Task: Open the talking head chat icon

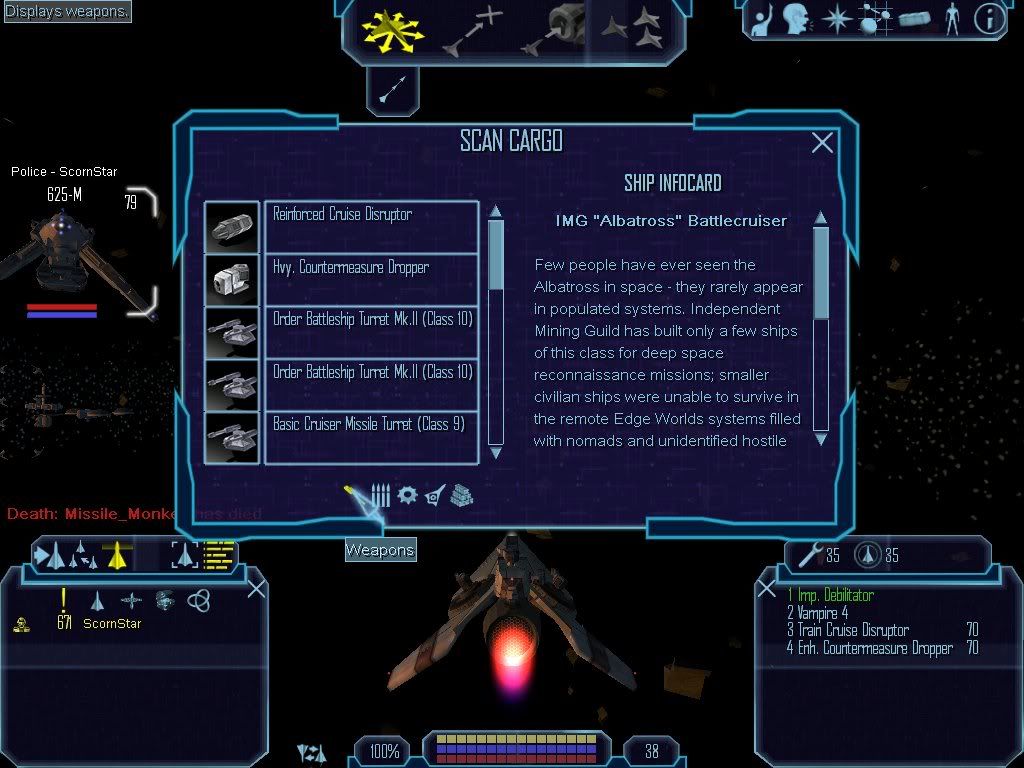Action: [x=796, y=18]
